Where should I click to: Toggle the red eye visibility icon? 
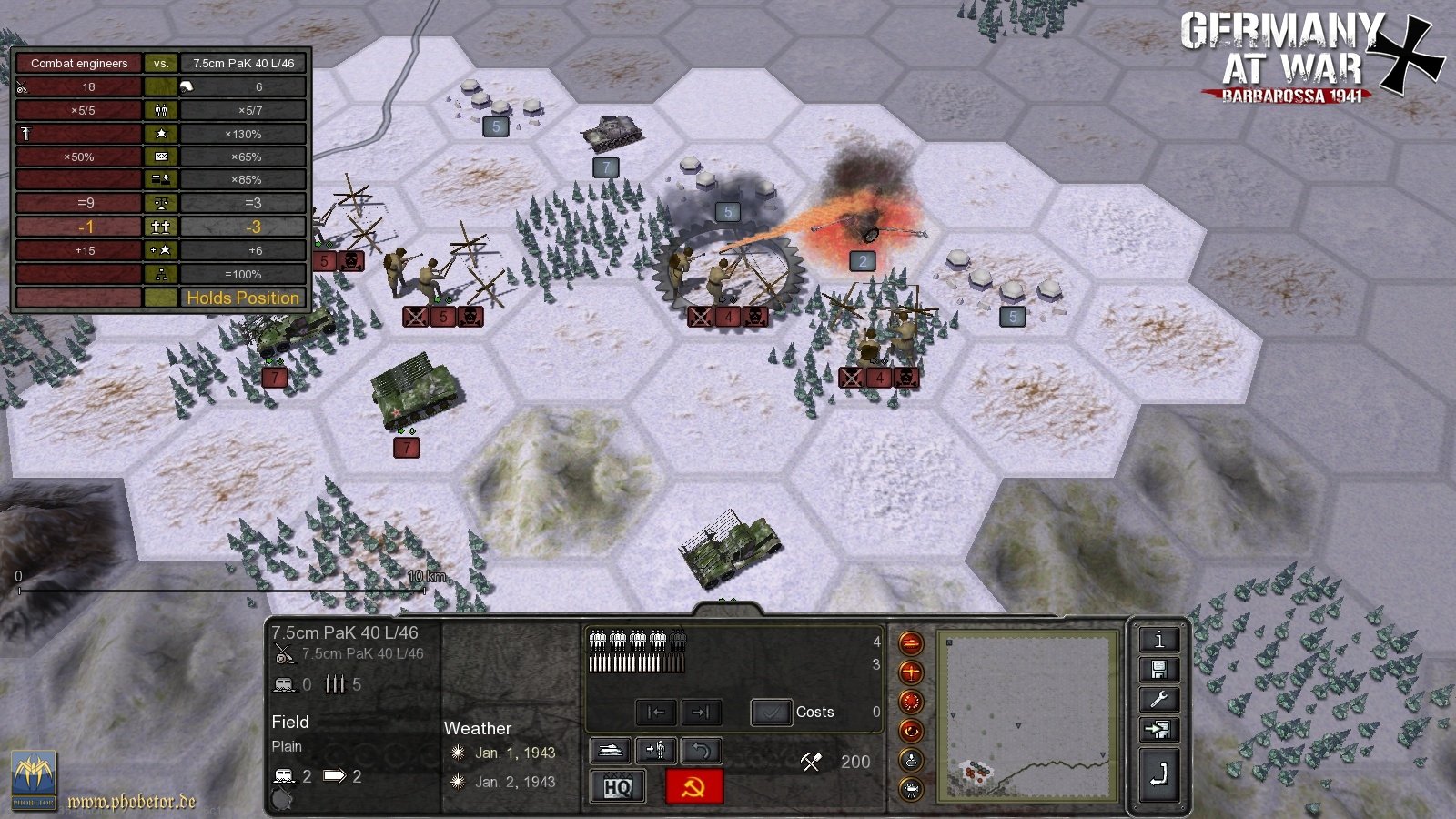[911, 731]
